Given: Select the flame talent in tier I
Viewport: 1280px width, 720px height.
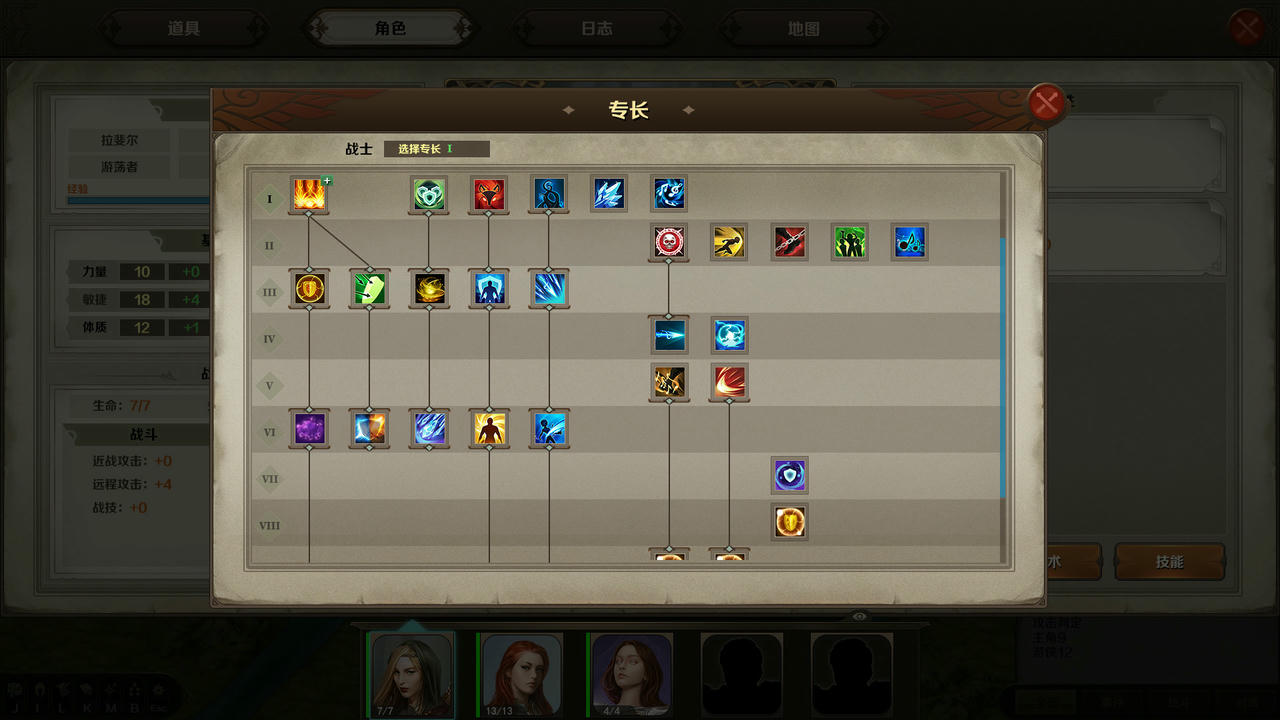Looking at the screenshot, I should click(x=309, y=195).
